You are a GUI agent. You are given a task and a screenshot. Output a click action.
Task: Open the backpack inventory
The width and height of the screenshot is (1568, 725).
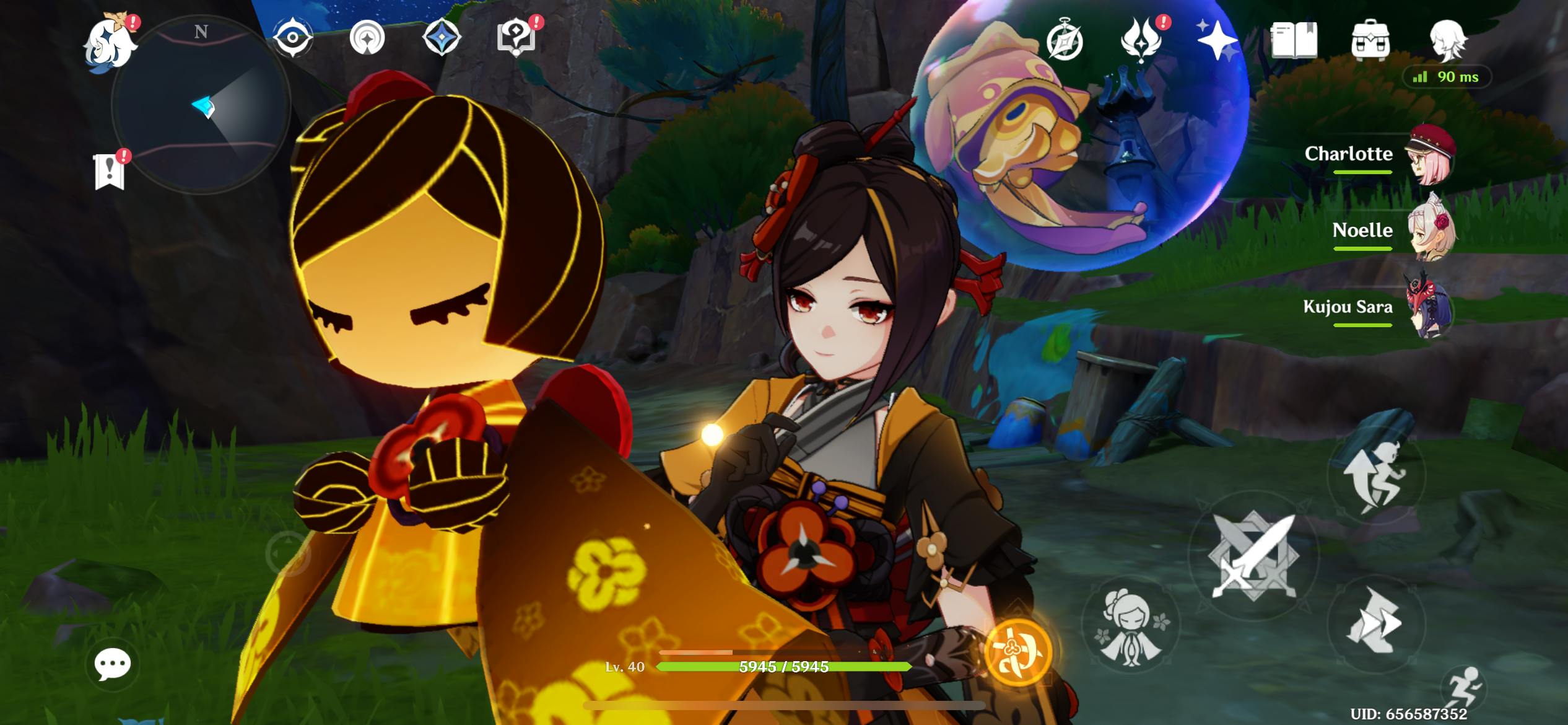point(1370,41)
